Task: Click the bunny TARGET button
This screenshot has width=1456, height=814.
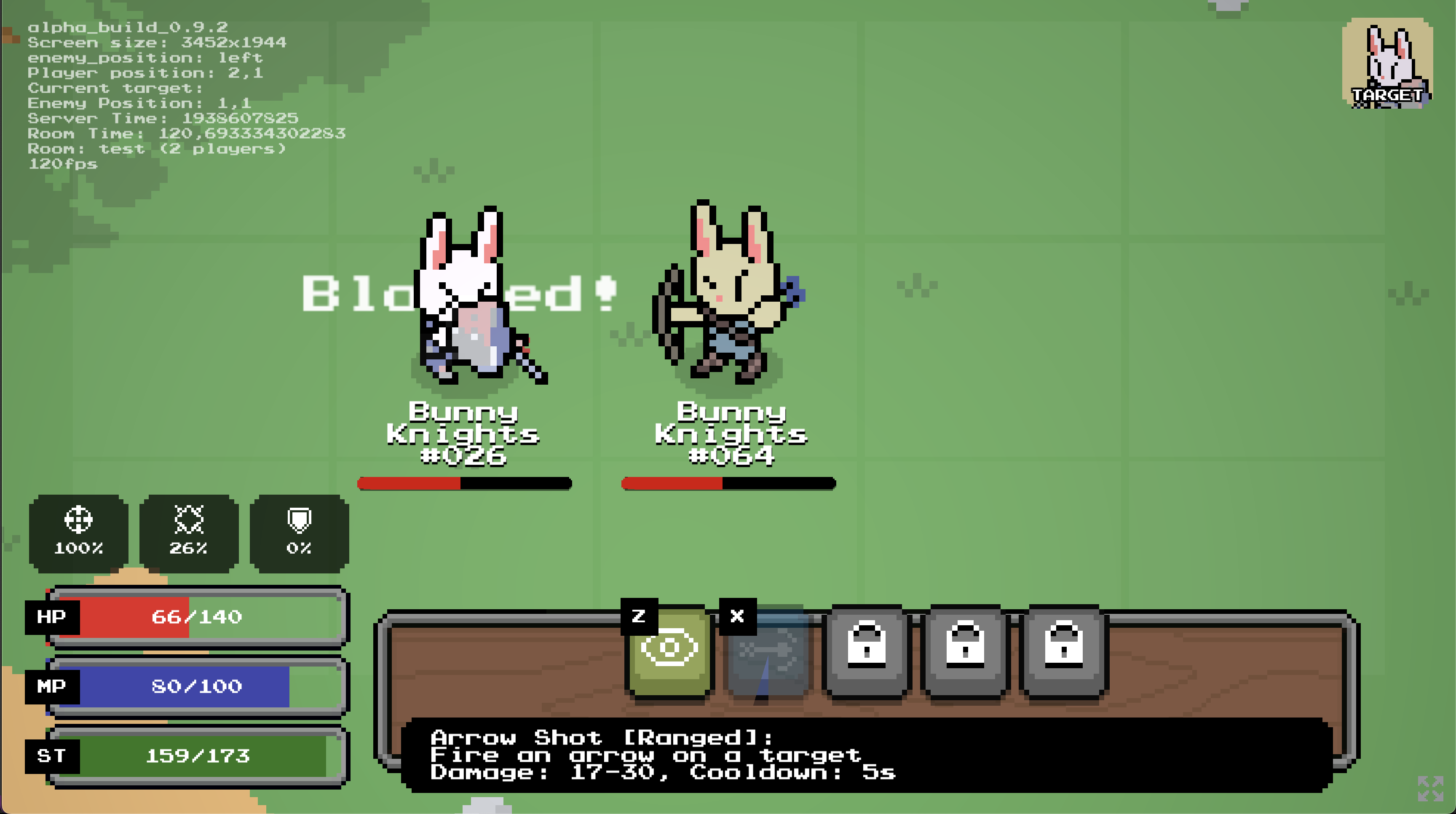Action: [1387, 63]
